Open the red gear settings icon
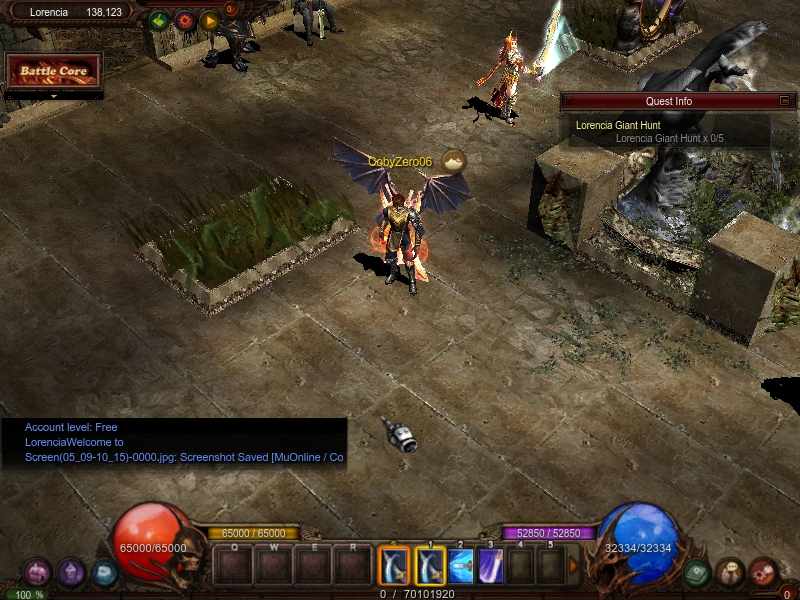 [184, 20]
